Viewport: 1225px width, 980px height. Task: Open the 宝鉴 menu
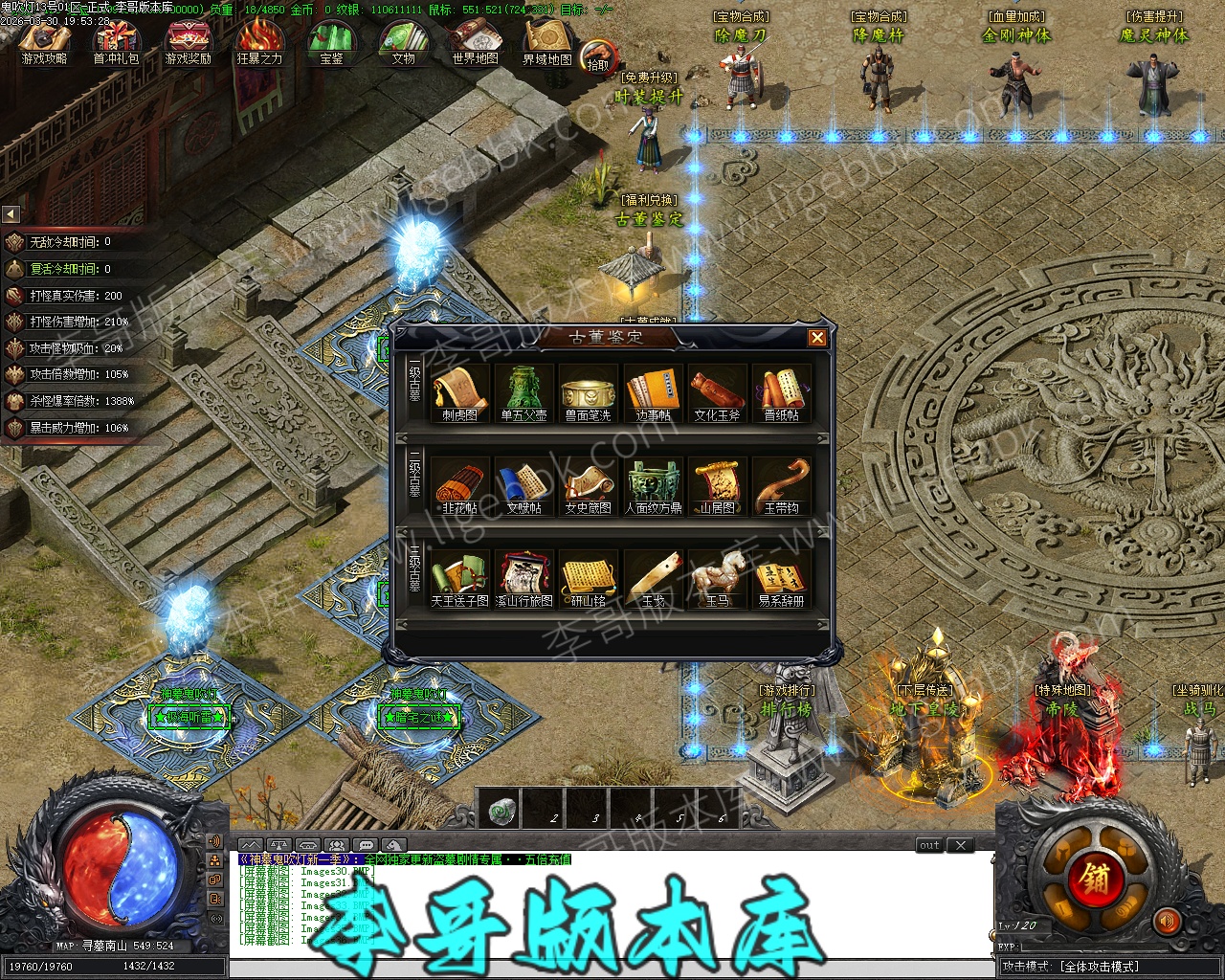coord(331,43)
